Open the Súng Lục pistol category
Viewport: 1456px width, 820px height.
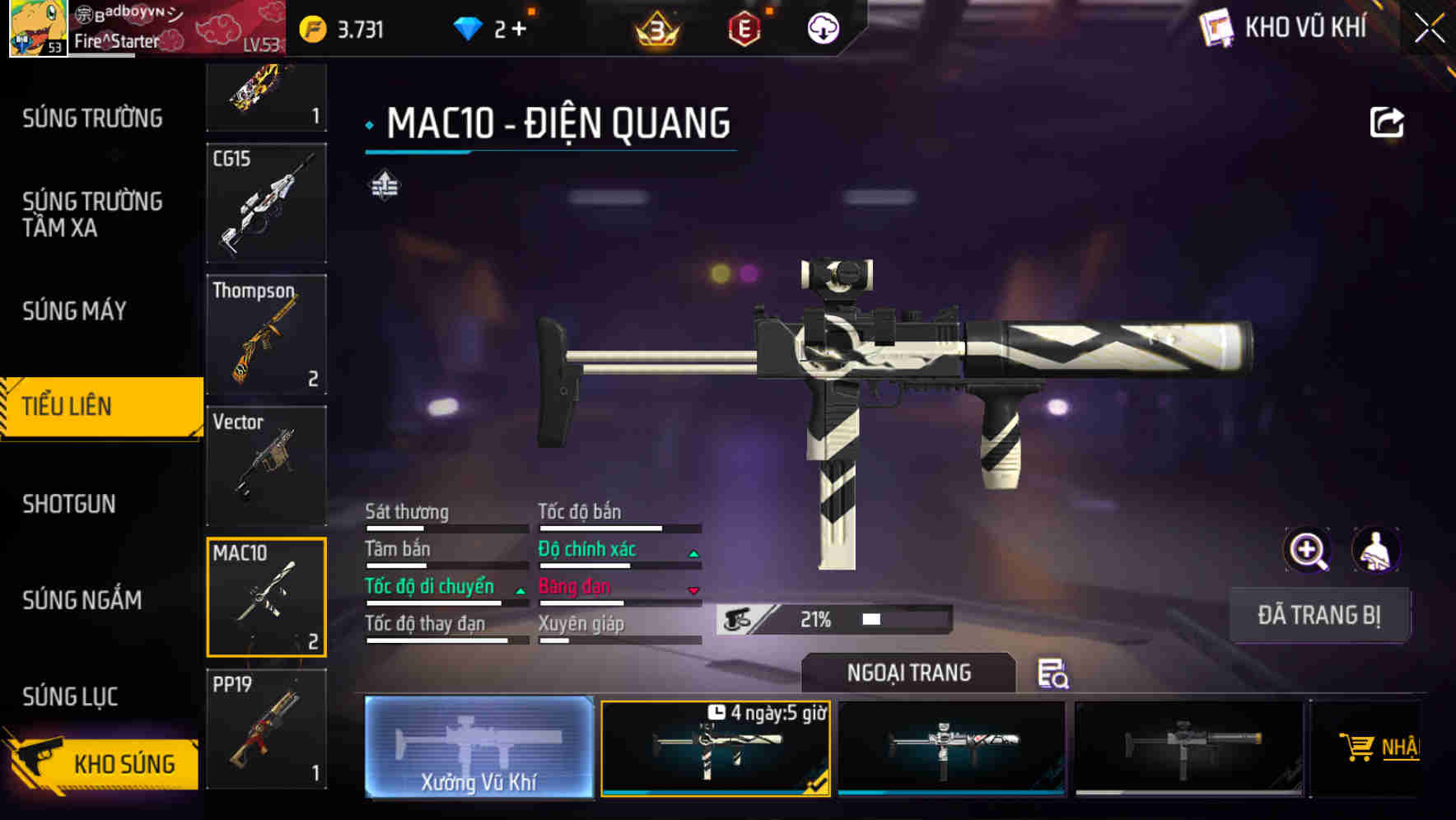click(x=70, y=697)
